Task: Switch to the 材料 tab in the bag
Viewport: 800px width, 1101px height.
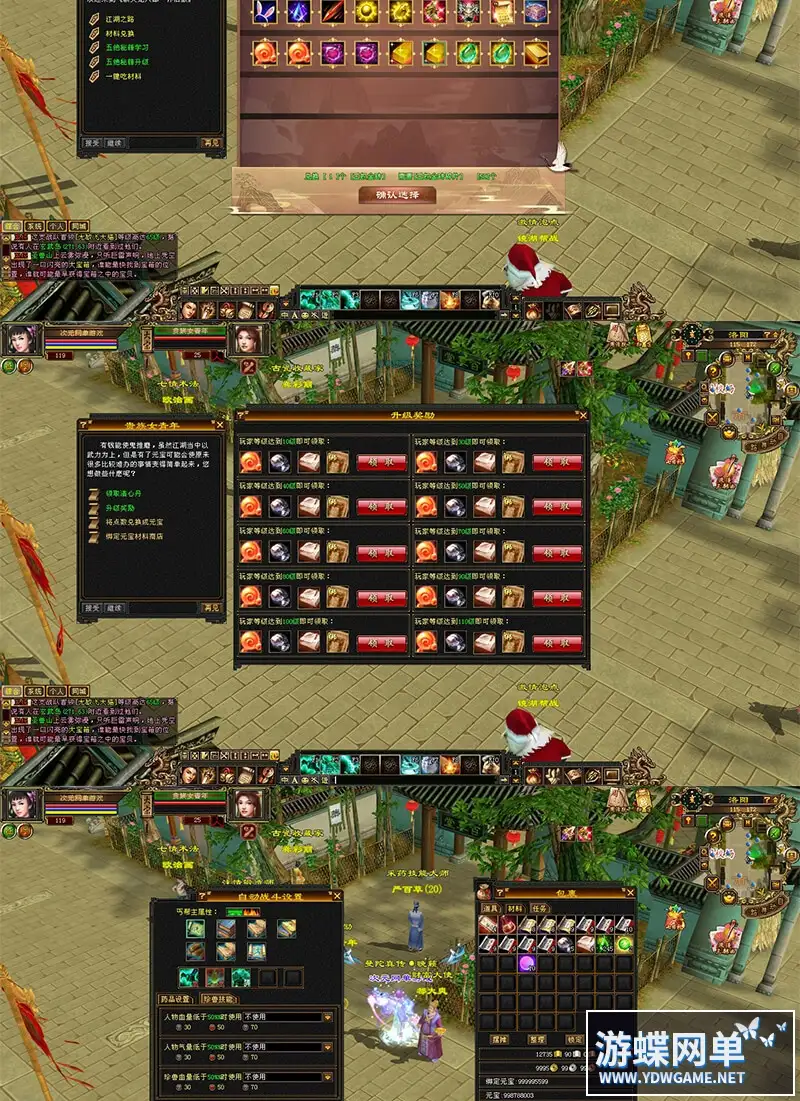Action: click(x=516, y=908)
